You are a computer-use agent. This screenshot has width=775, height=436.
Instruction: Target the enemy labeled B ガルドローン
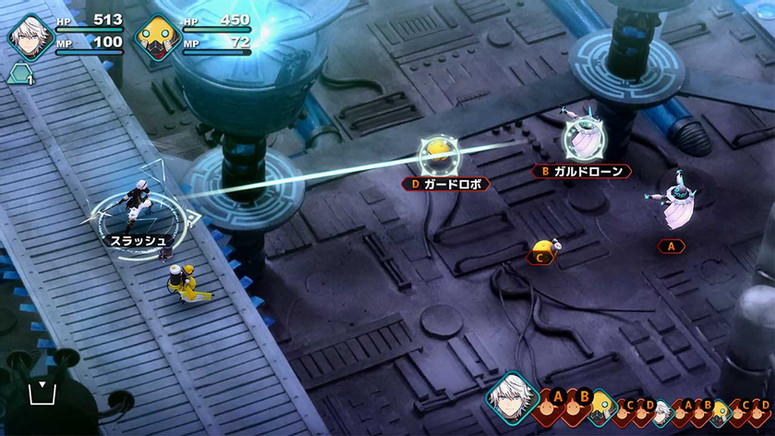(x=580, y=140)
